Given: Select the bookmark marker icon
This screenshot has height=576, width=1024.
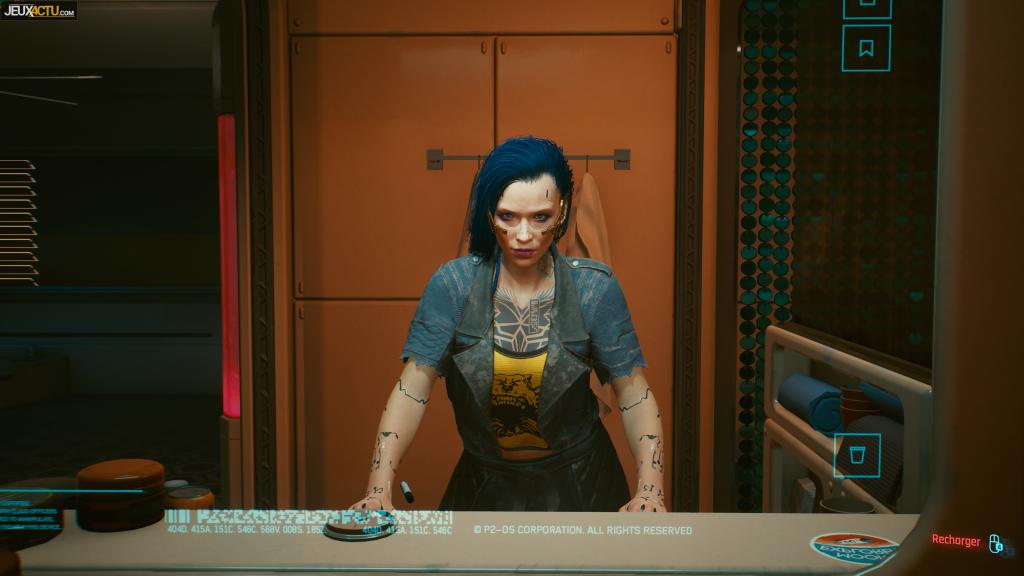Looking at the screenshot, I should coord(866,47).
